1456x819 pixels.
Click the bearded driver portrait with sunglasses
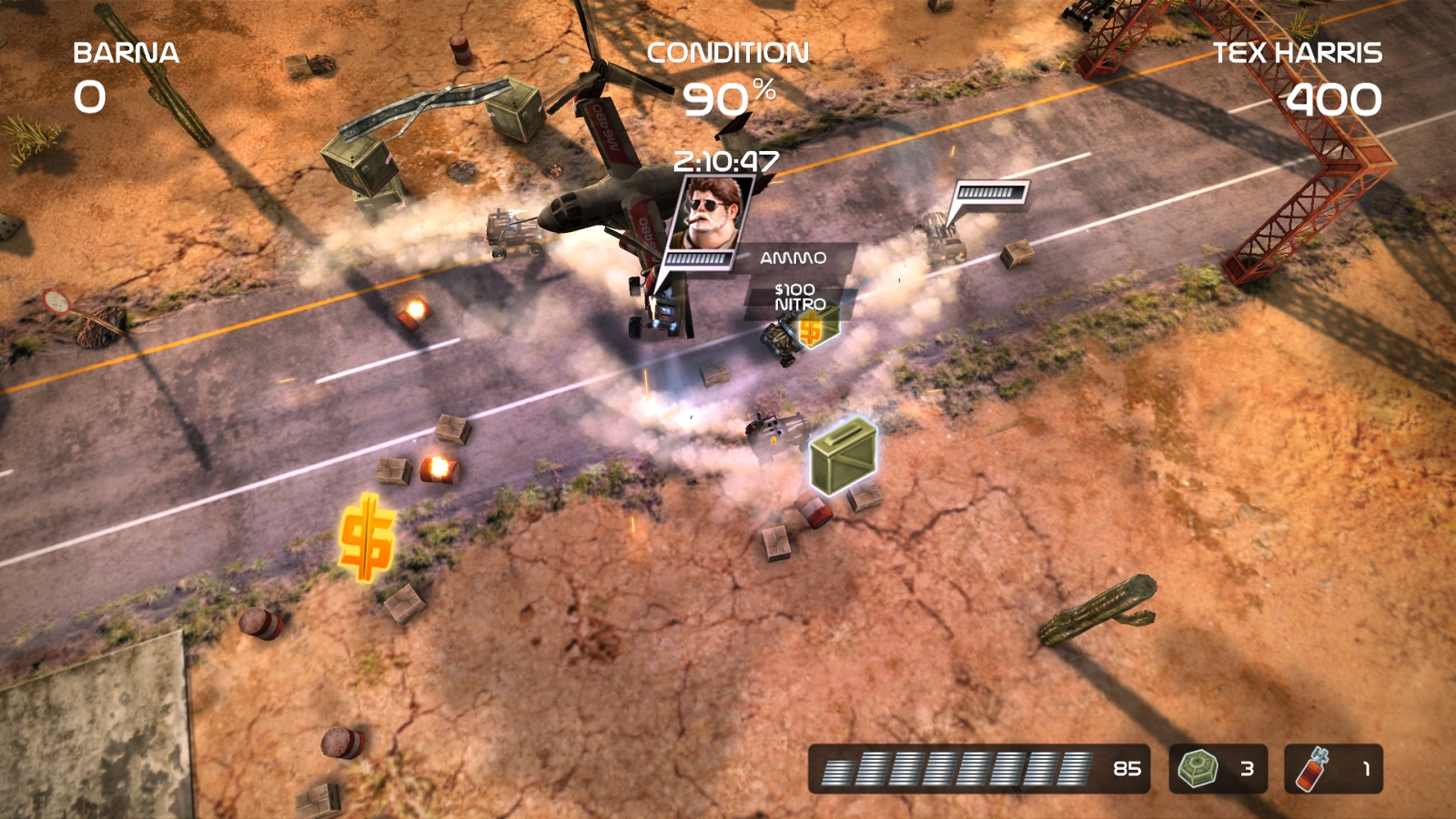tap(710, 213)
